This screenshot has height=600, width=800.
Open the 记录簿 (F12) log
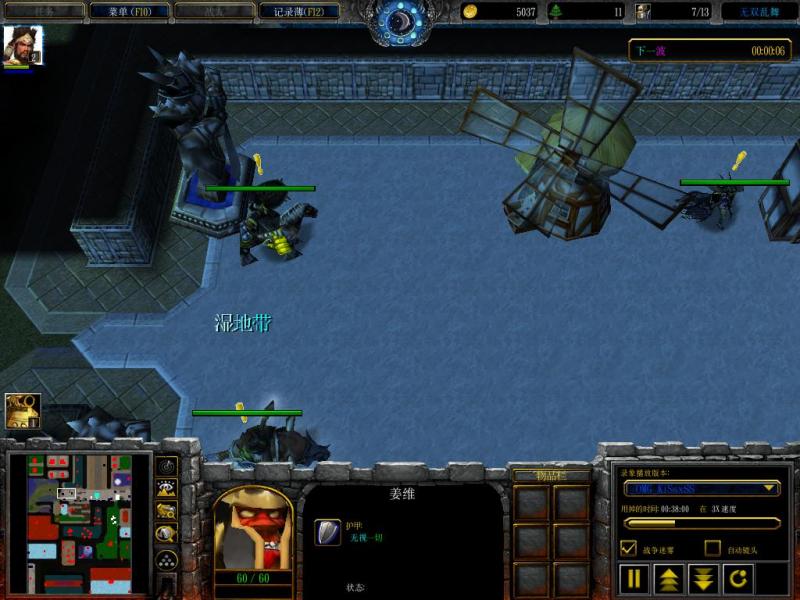299,11
